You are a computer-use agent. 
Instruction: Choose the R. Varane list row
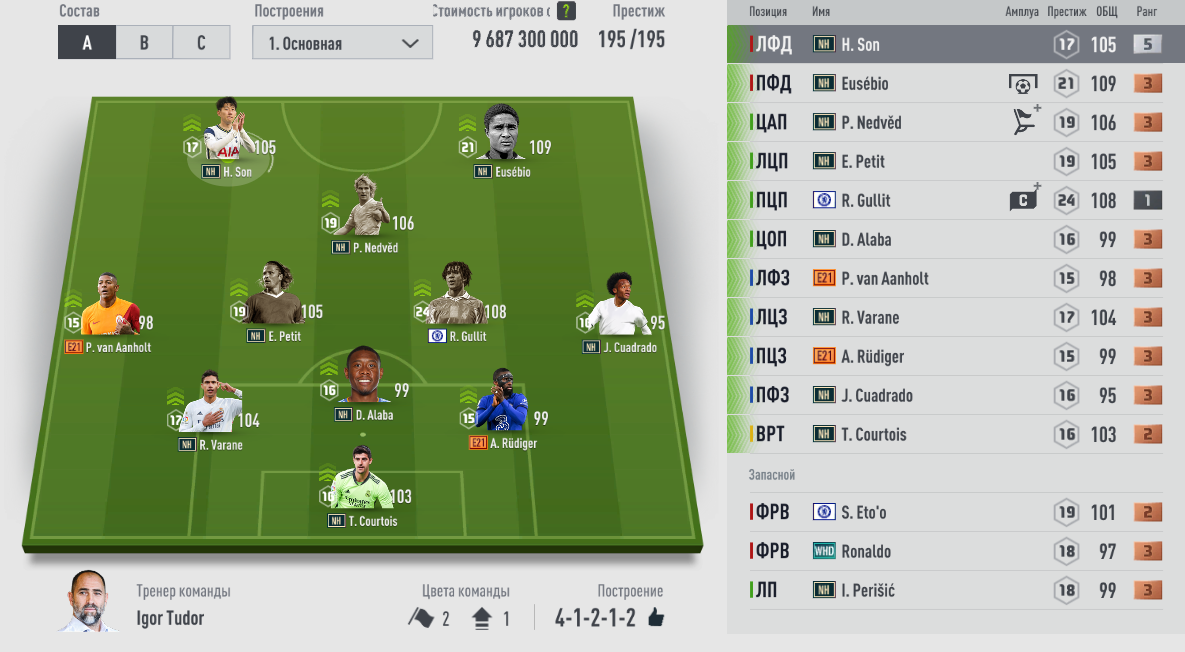tap(955, 317)
